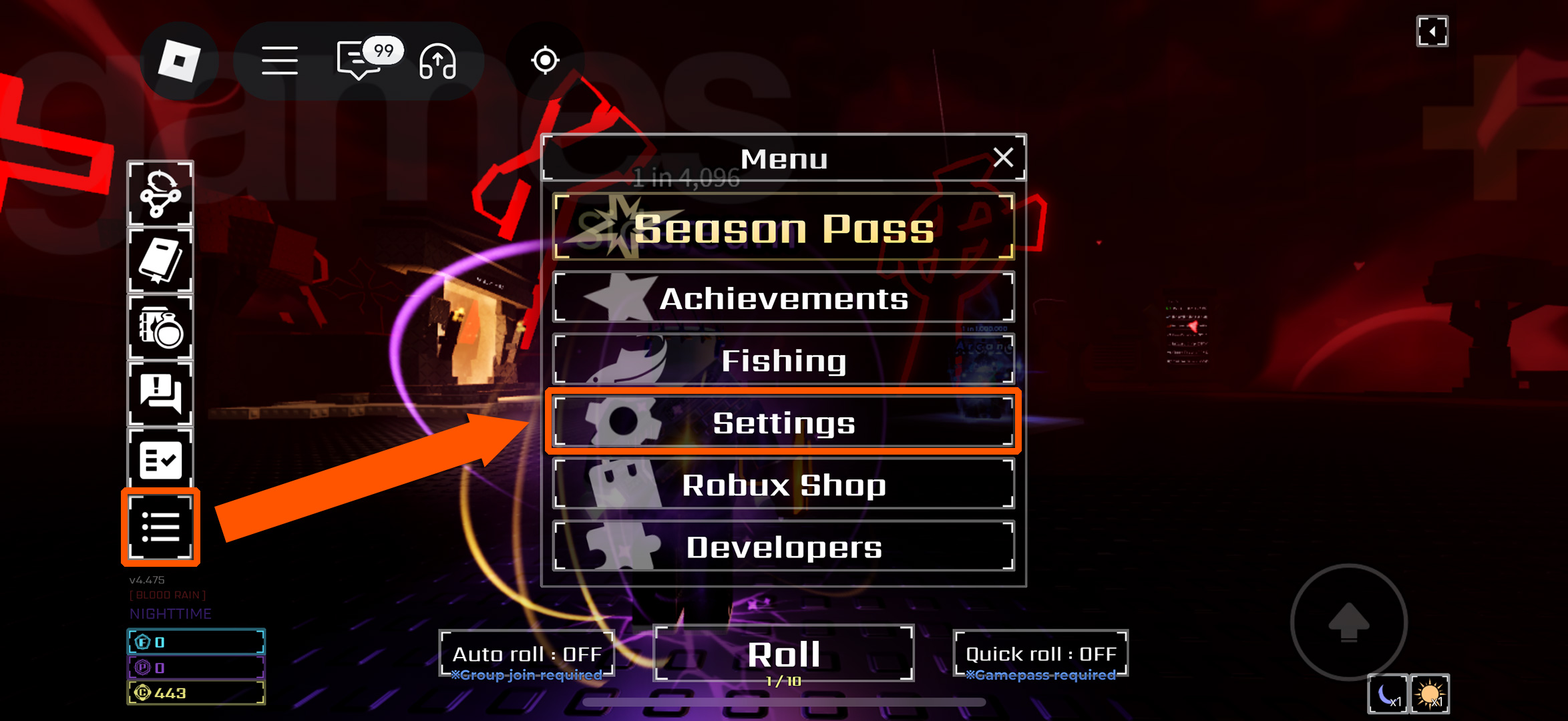1568x721 pixels.
Task: Open Settings from the Menu
Action: click(783, 423)
